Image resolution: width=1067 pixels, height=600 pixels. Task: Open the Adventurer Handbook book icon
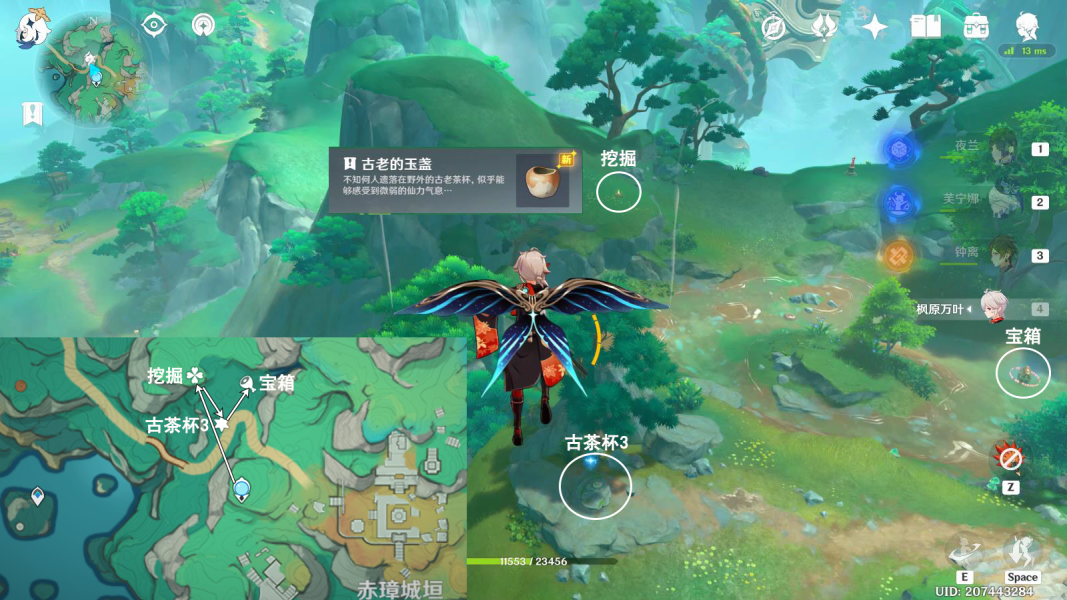click(926, 27)
